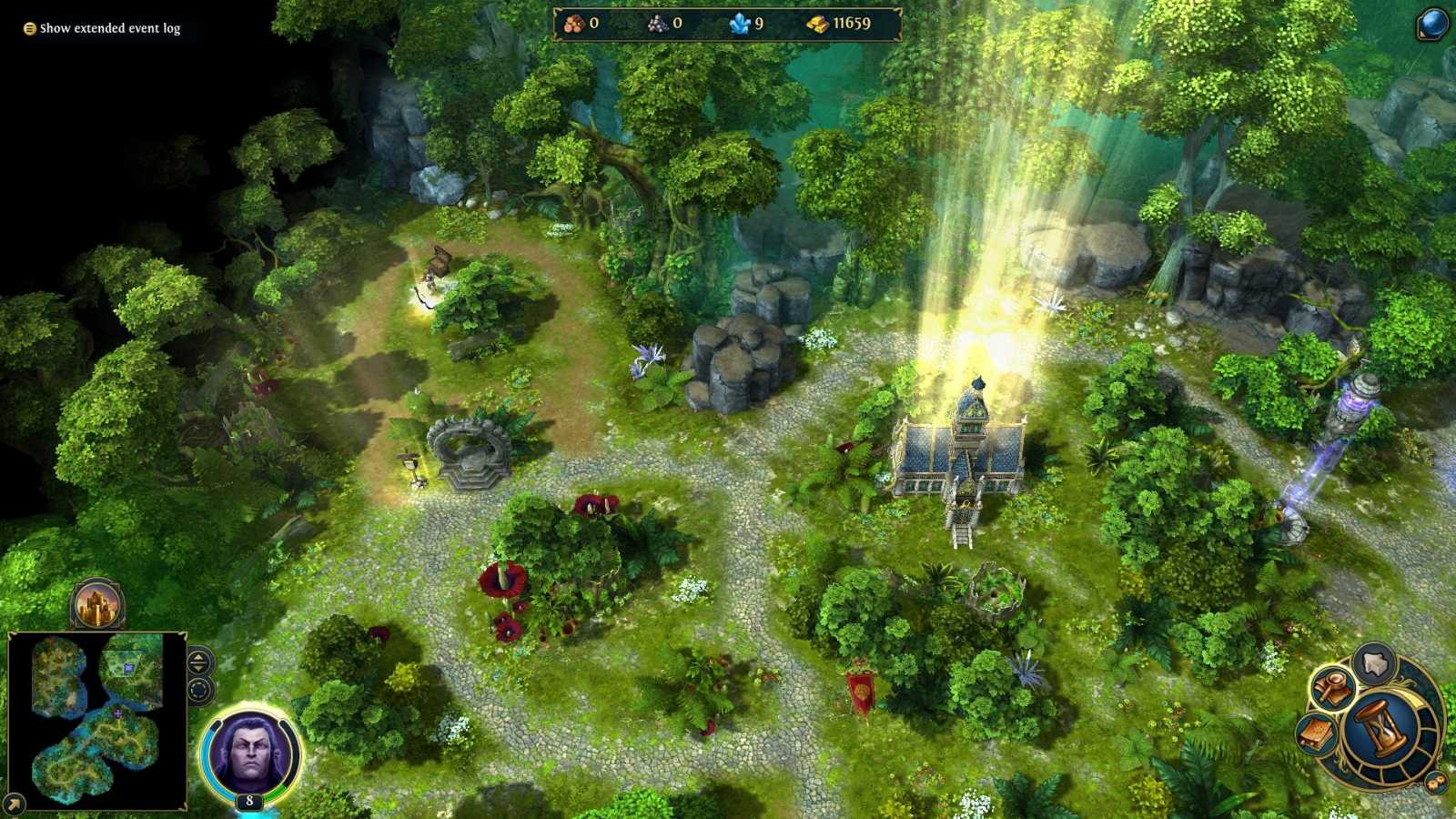The image size is (1456, 819).
Task: Select the hero portrait at the bottom
Action: click(x=248, y=752)
